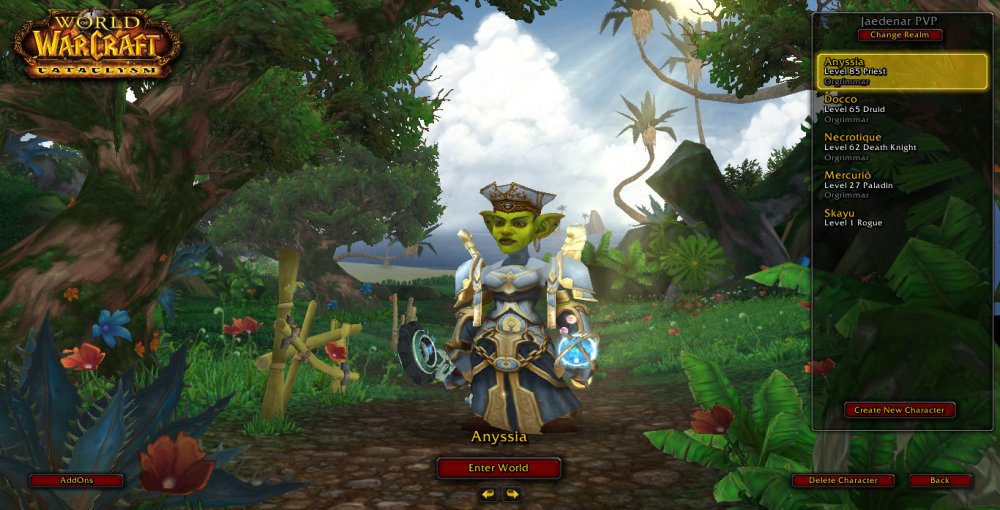Rotate character with the right arrow

tap(512, 494)
